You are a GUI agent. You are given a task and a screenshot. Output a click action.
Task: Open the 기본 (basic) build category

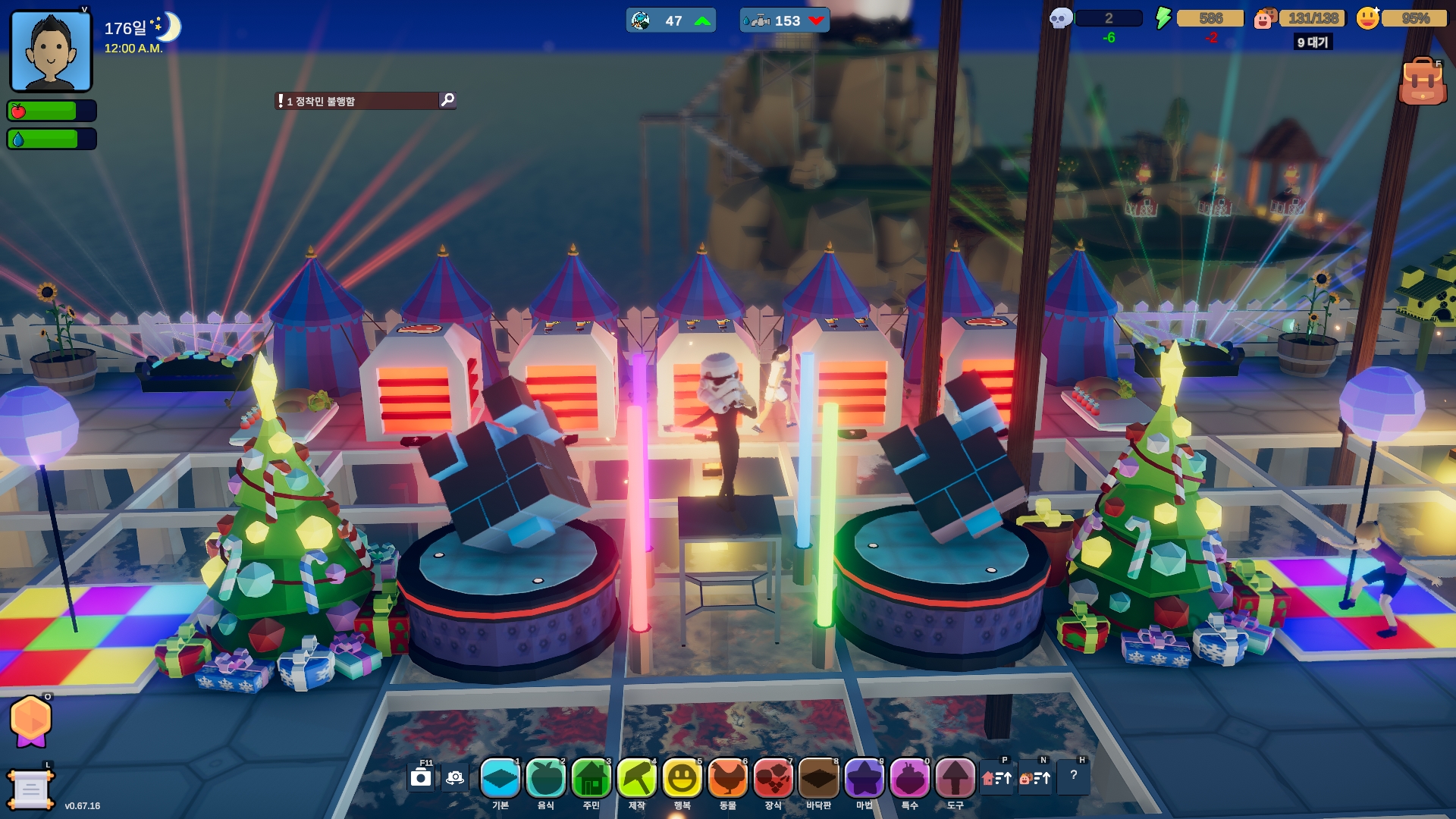pos(500,779)
